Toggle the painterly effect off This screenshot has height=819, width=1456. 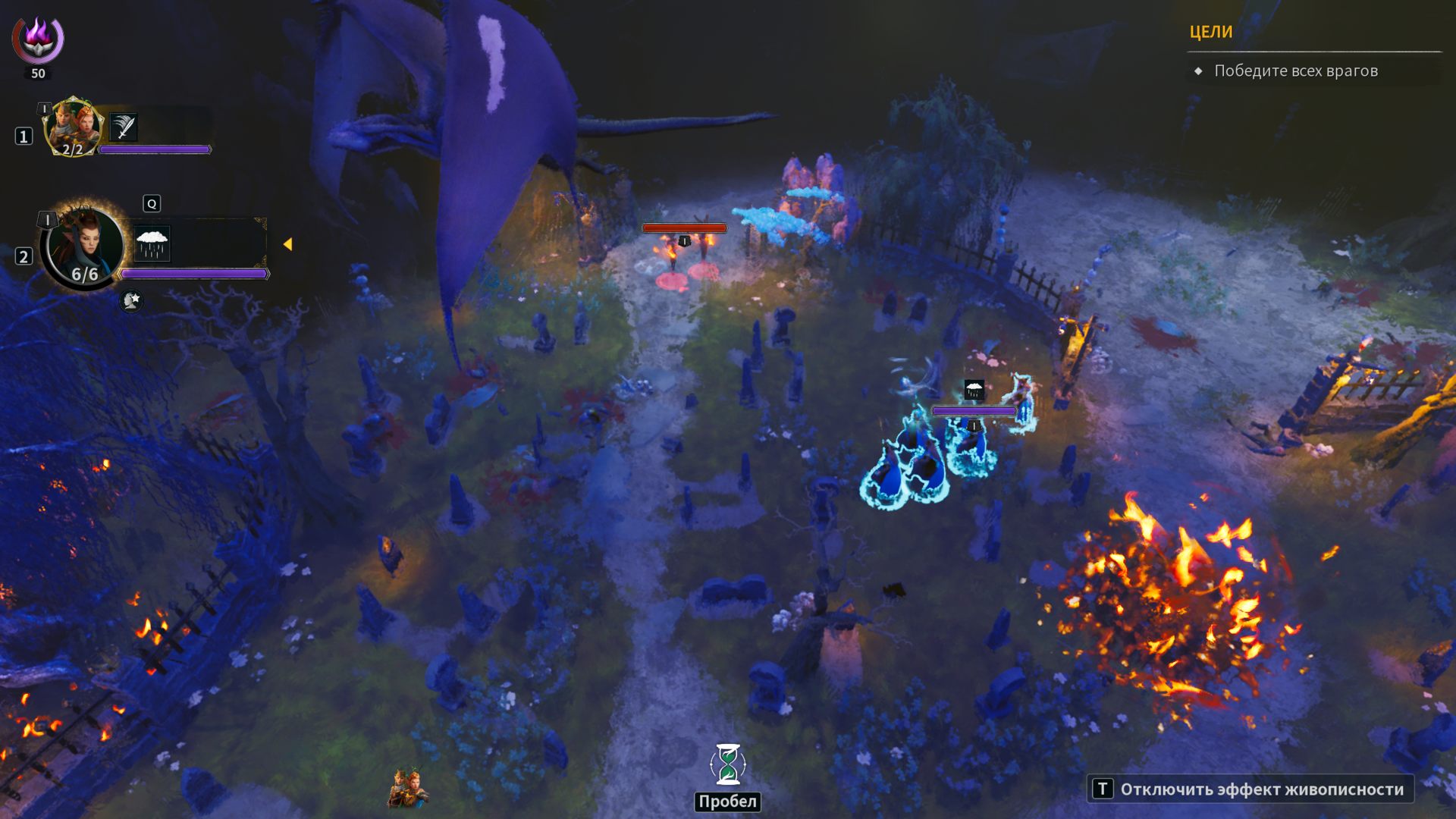pyautogui.click(x=1250, y=789)
